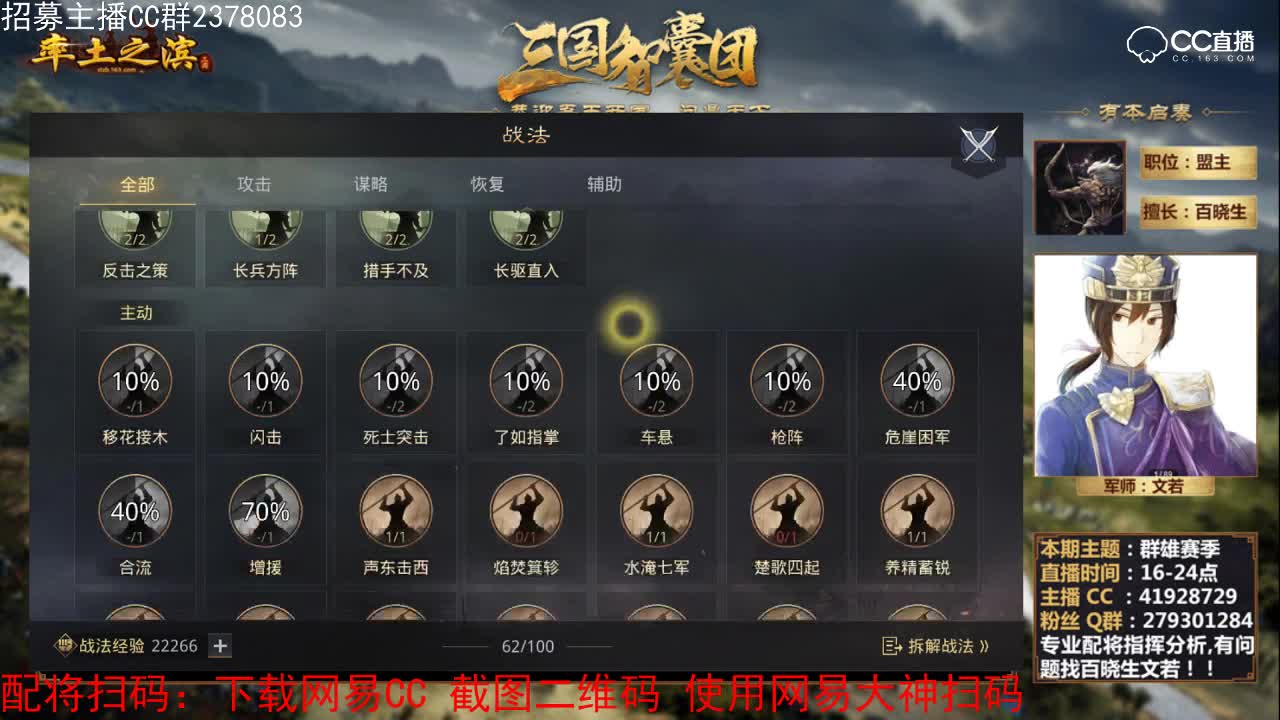The width and height of the screenshot is (1280, 720).
Task: Select the 危崖困军 tactic icon
Action: pos(918,381)
